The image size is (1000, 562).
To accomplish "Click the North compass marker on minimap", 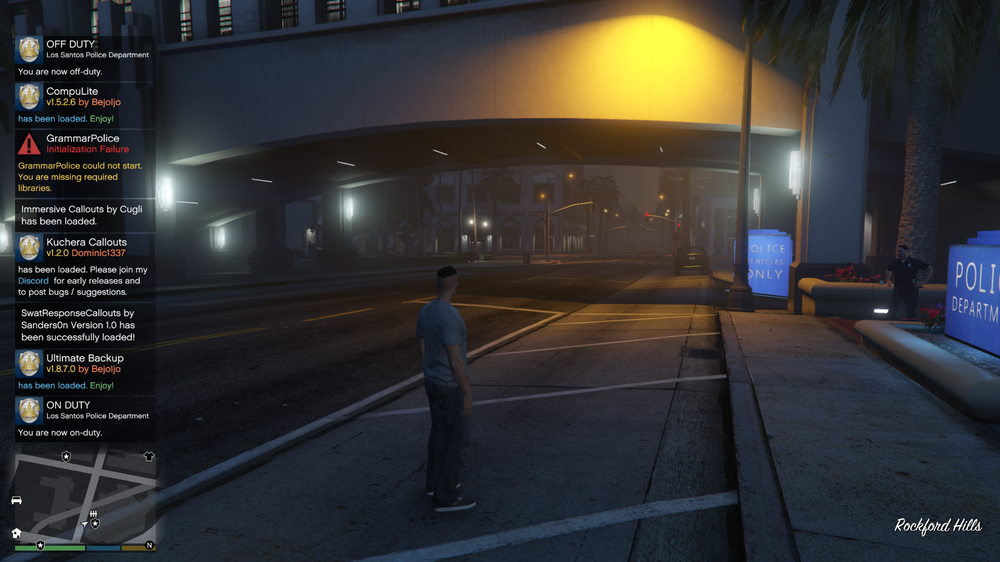I will coord(149,545).
